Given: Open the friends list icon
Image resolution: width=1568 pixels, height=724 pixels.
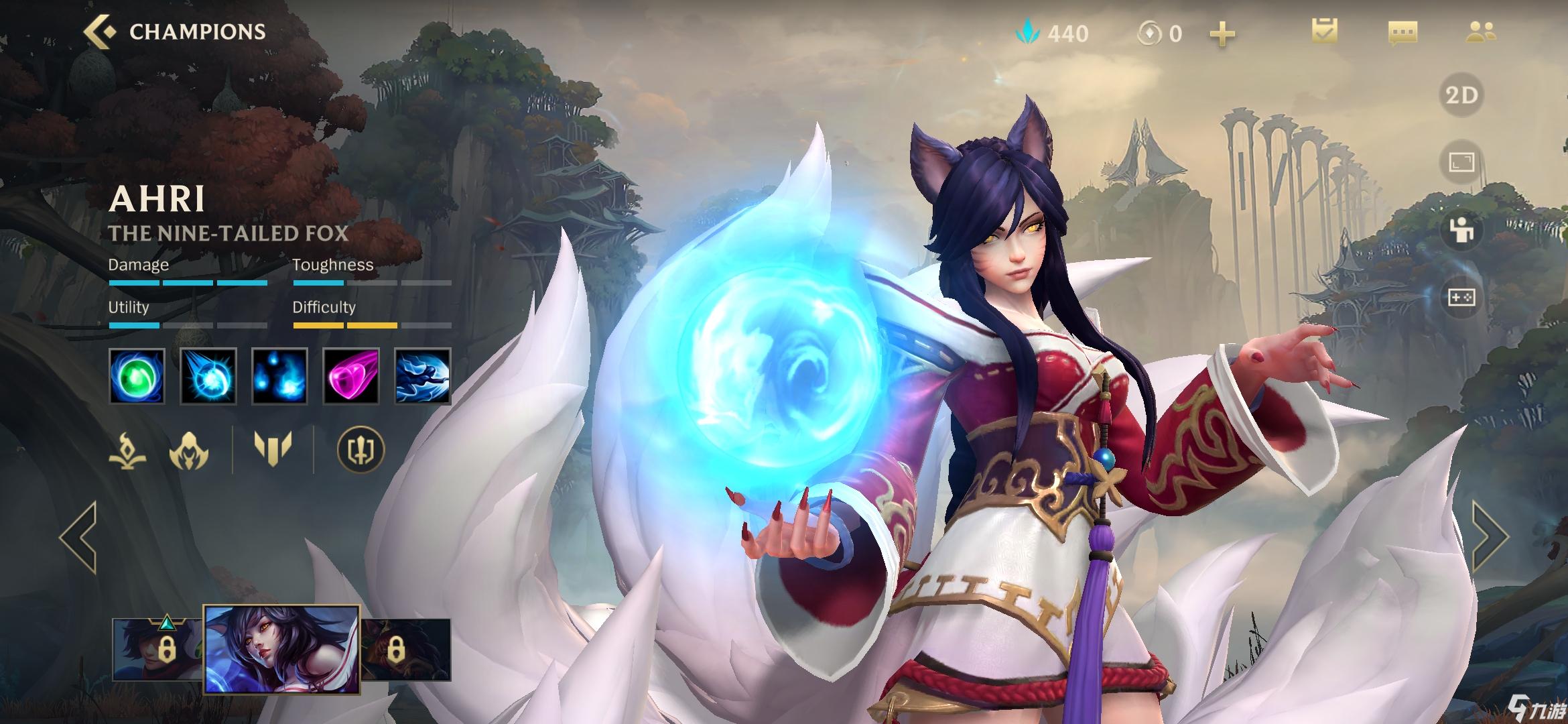Looking at the screenshot, I should (x=1480, y=32).
